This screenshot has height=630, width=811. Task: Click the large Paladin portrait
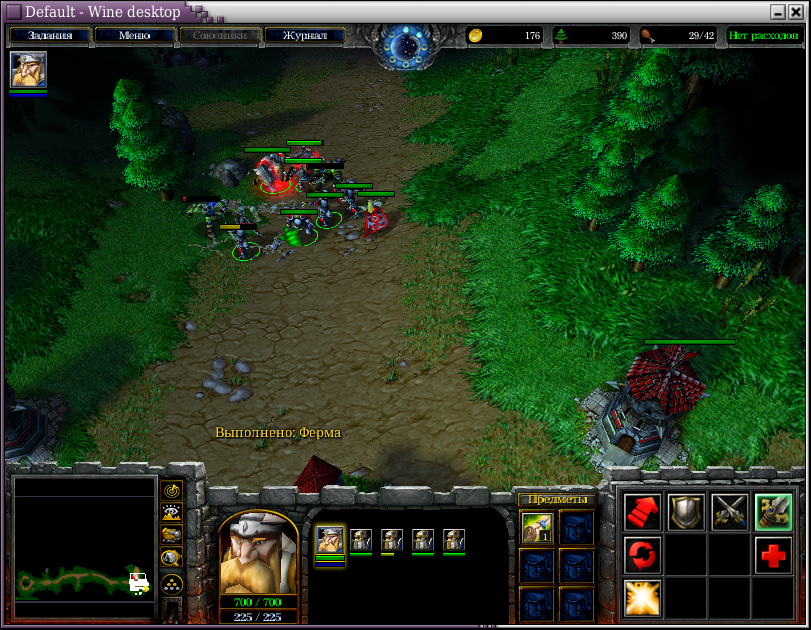click(258, 554)
